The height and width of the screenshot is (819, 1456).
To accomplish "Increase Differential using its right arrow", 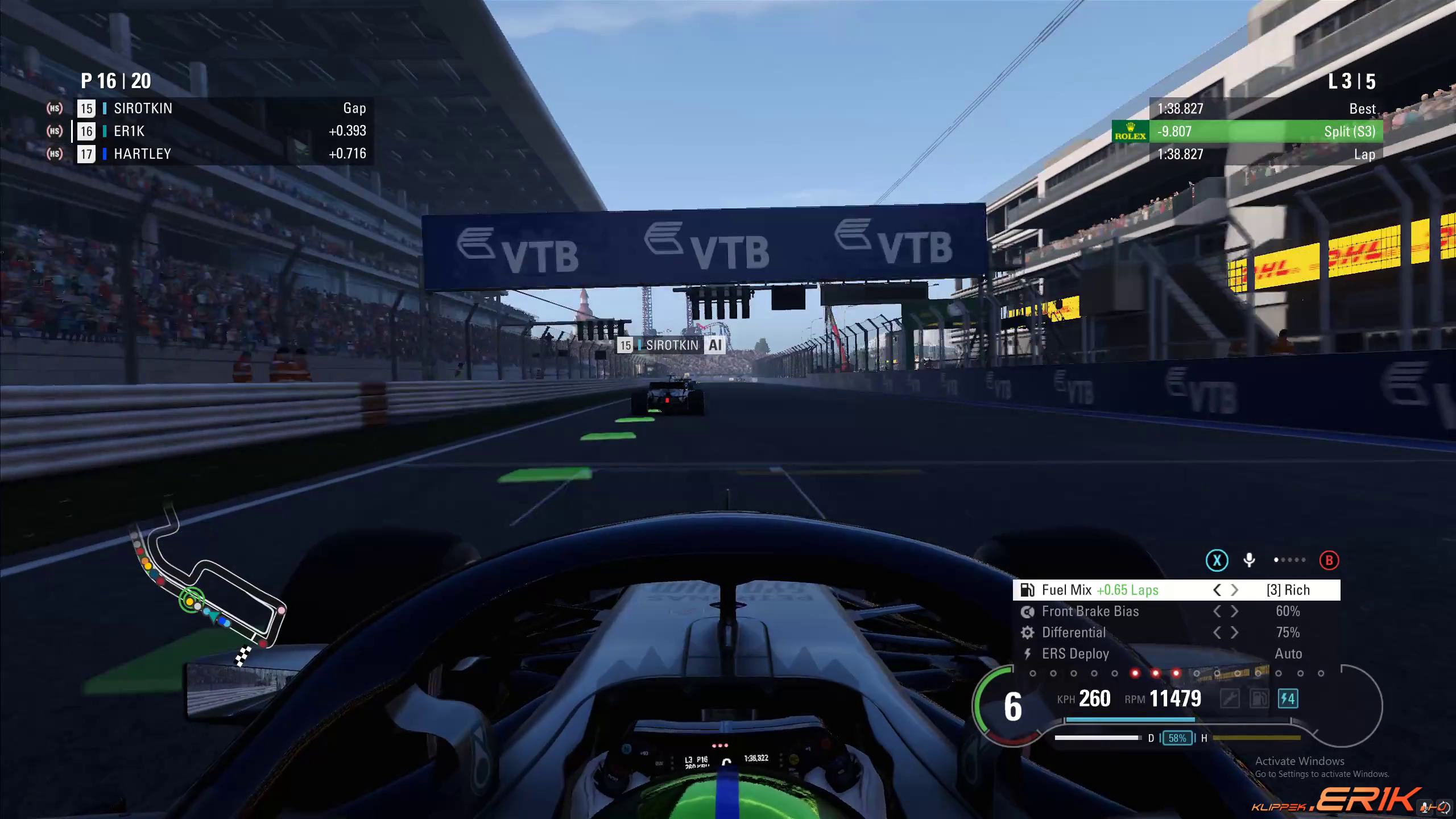I will (1235, 632).
